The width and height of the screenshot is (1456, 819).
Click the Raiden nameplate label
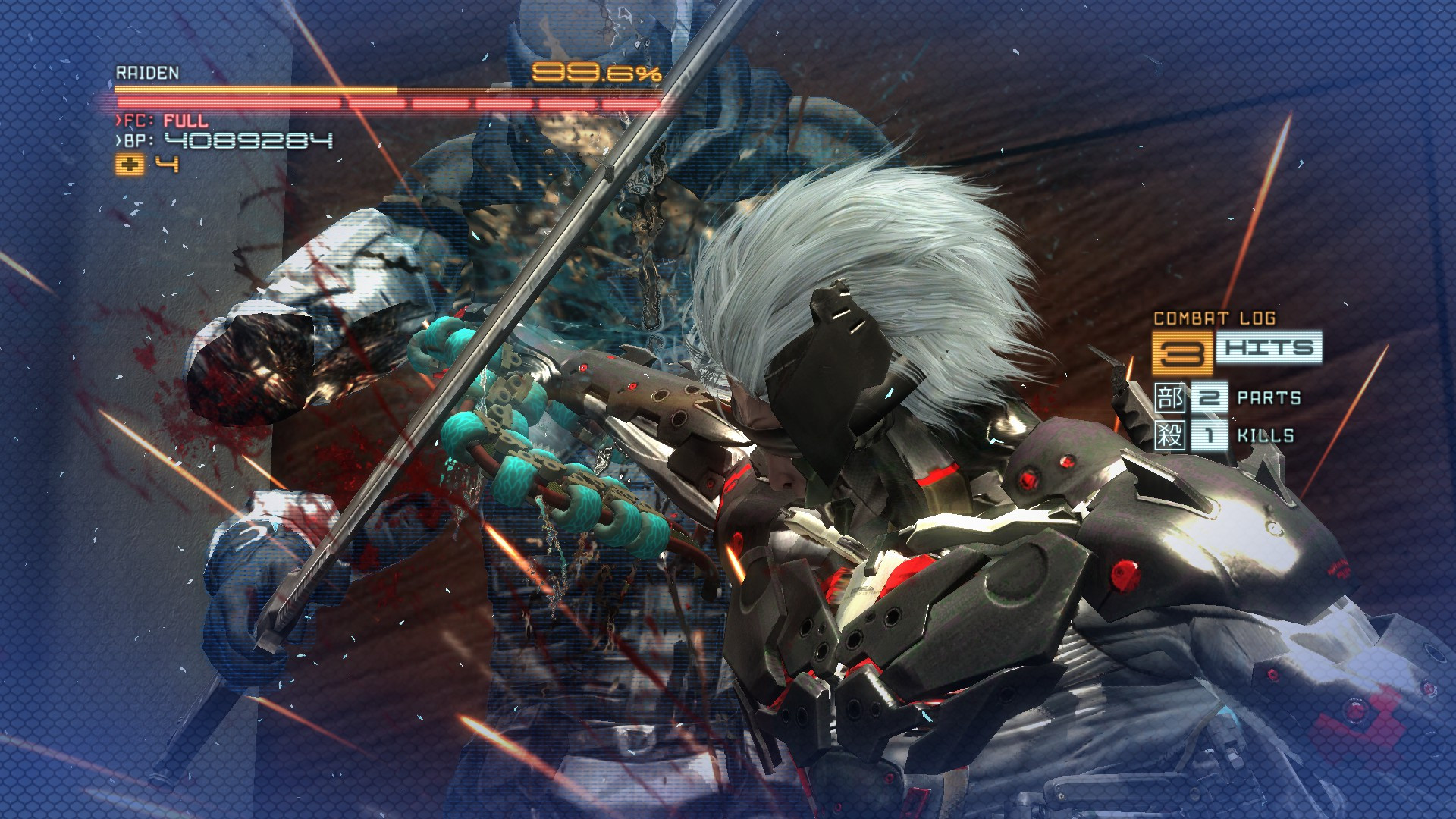pos(146,74)
